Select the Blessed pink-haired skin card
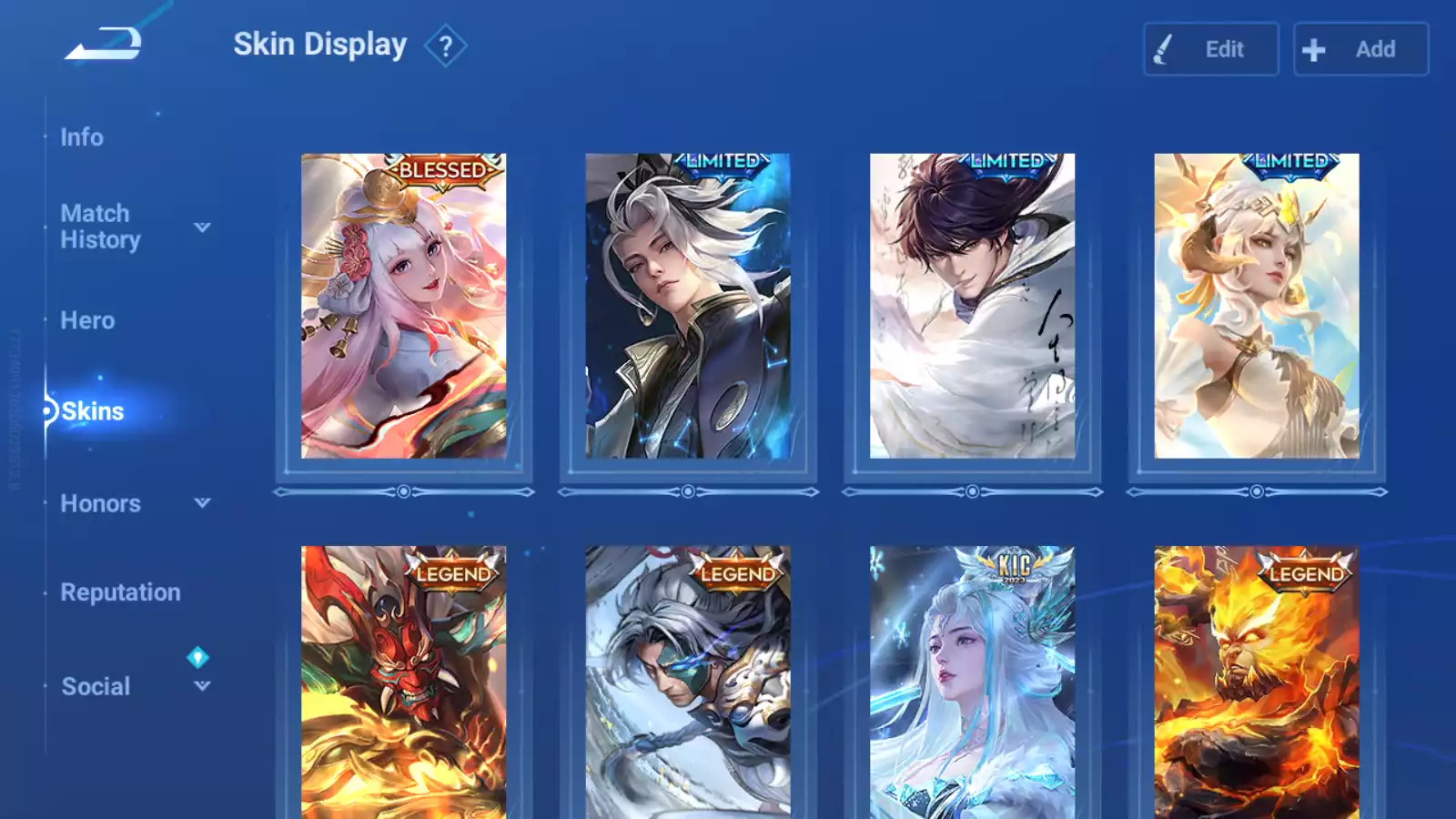Screen dimensions: 1456x819 (x=403, y=306)
